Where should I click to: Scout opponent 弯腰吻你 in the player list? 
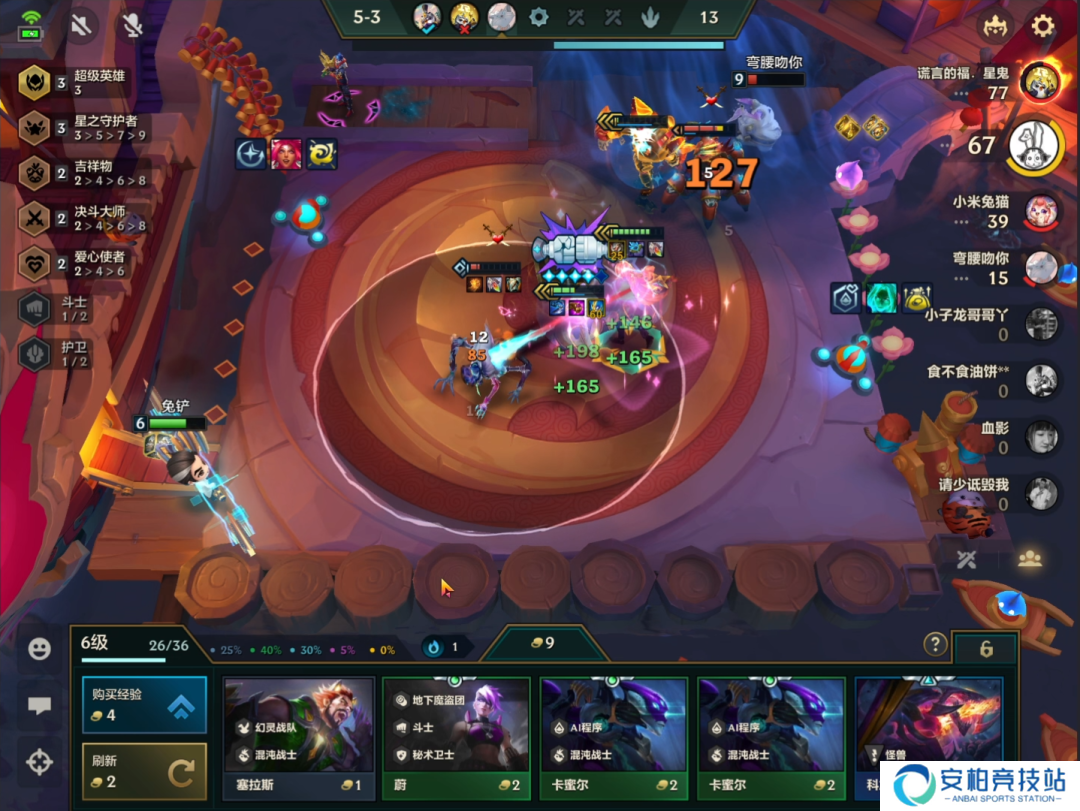tap(1041, 267)
